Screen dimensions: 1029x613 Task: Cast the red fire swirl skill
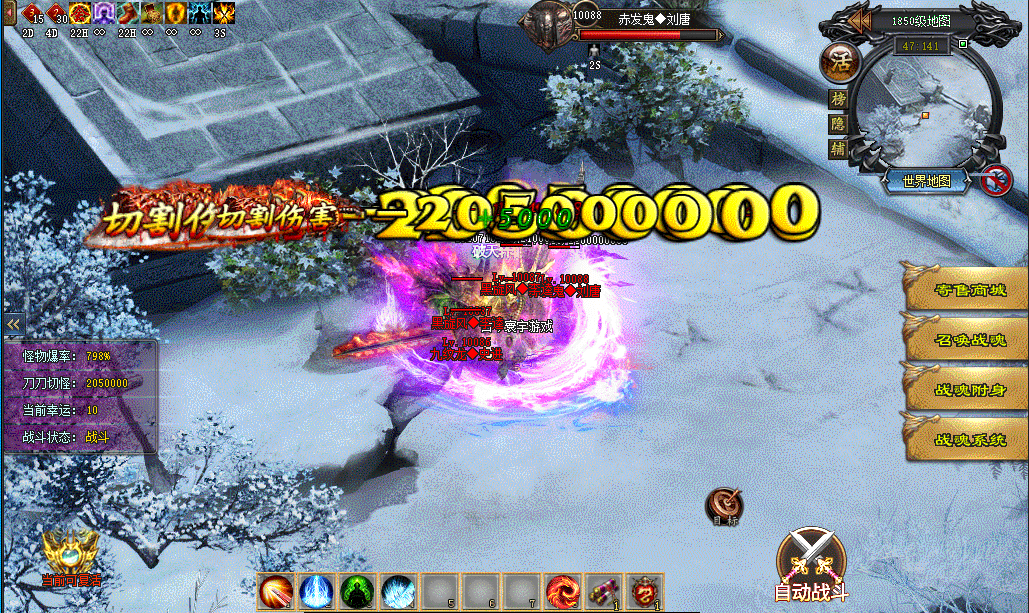click(x=562, y=591)
